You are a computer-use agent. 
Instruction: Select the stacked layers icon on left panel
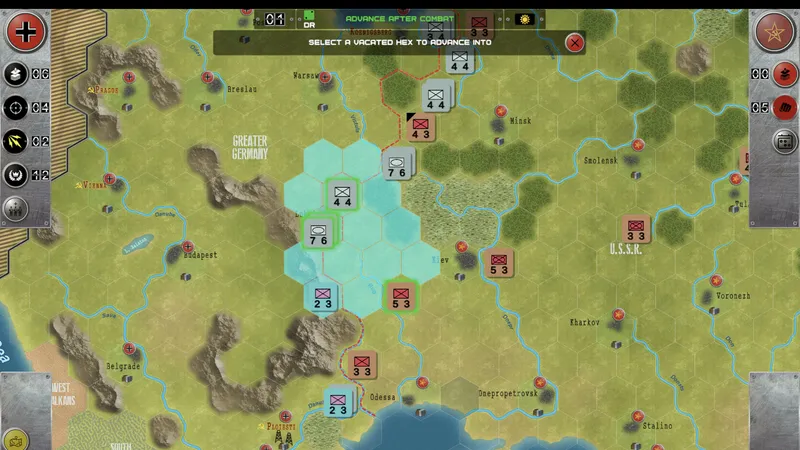[x=16, y=73]
